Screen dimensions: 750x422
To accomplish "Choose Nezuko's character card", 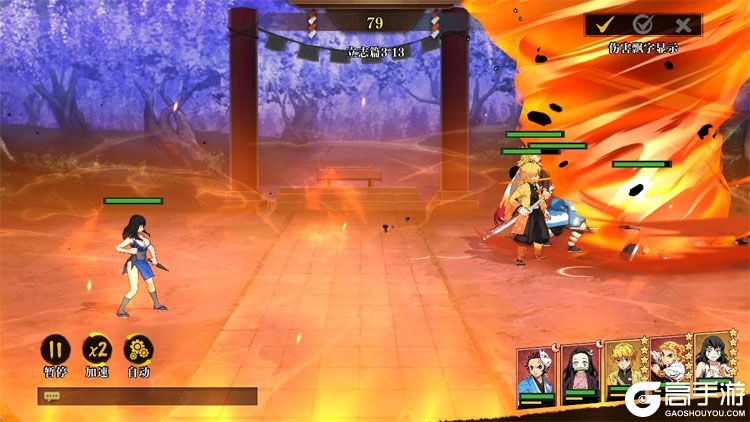I will click(581, 372).
